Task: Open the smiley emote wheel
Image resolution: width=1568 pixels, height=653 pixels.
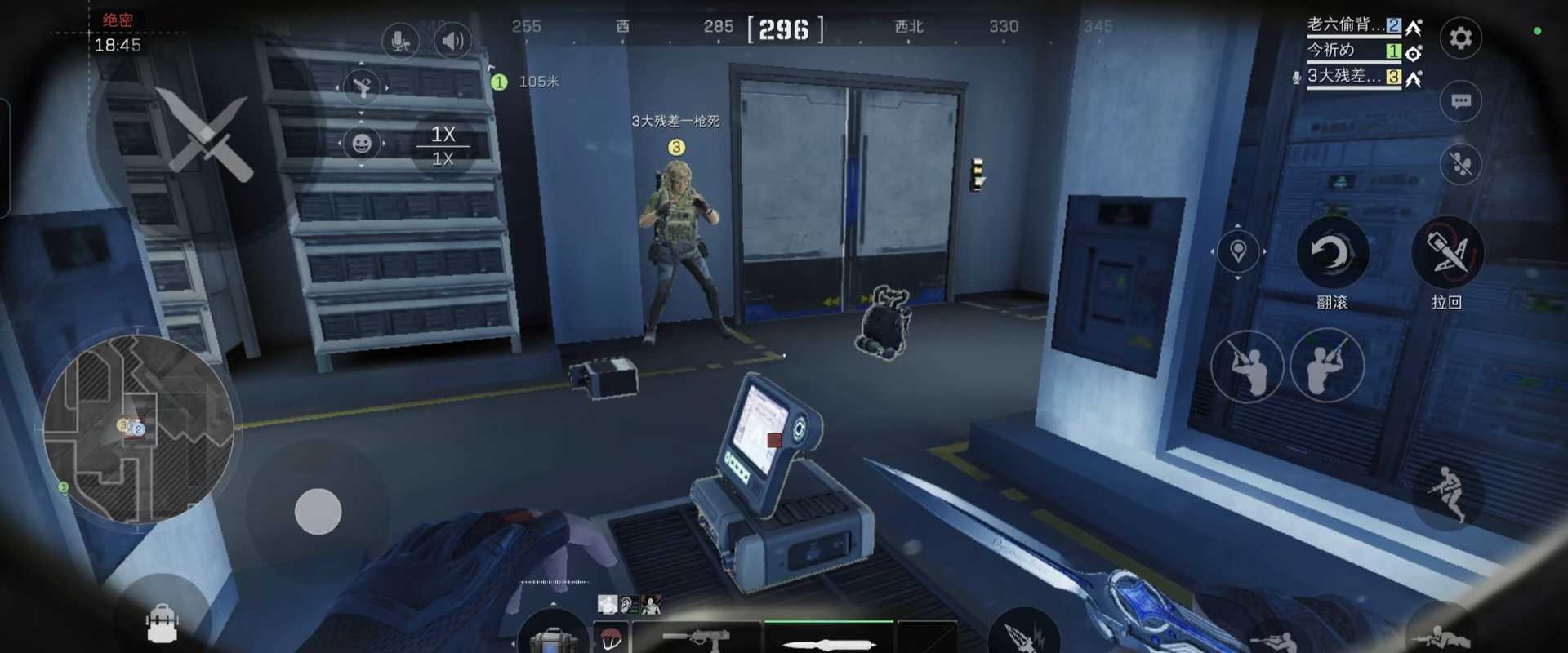Action: pos(362,144)
